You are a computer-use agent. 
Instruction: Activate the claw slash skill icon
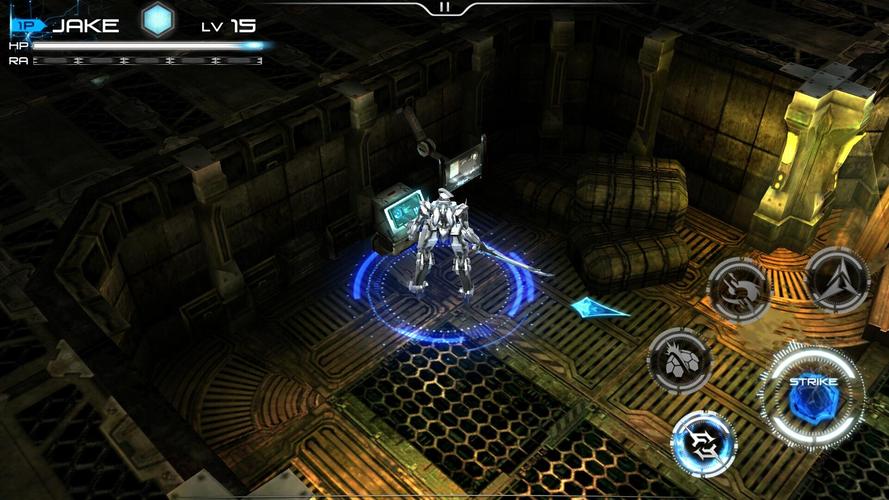click(x=738, y=289)
